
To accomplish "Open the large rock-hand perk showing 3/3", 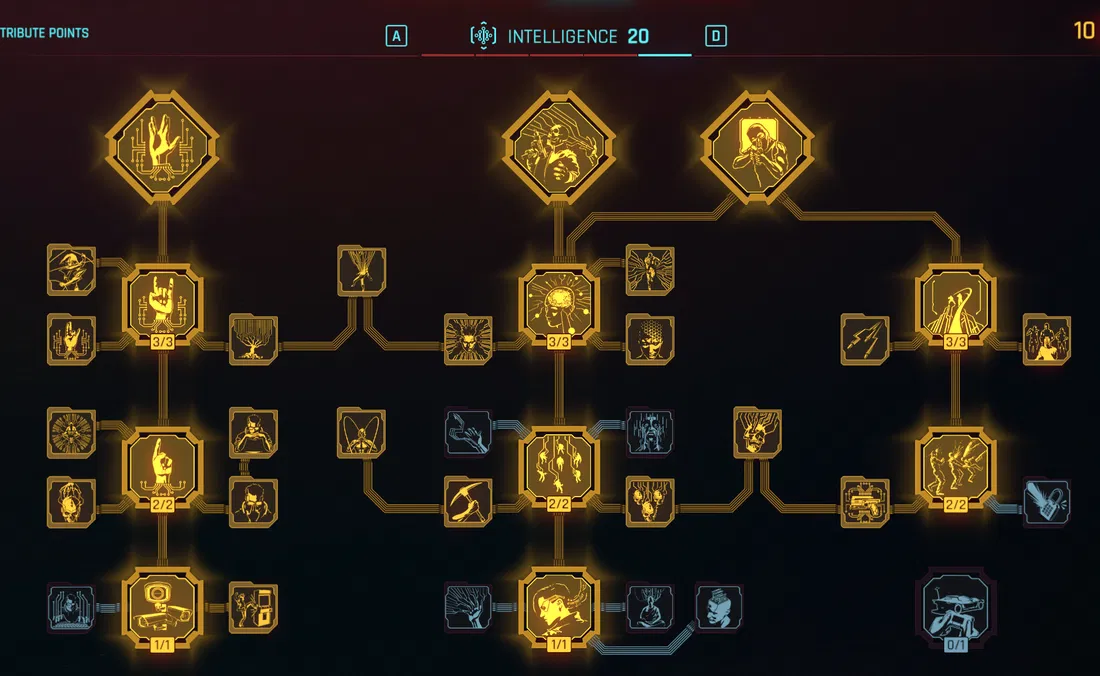I will tap(163, 304).
